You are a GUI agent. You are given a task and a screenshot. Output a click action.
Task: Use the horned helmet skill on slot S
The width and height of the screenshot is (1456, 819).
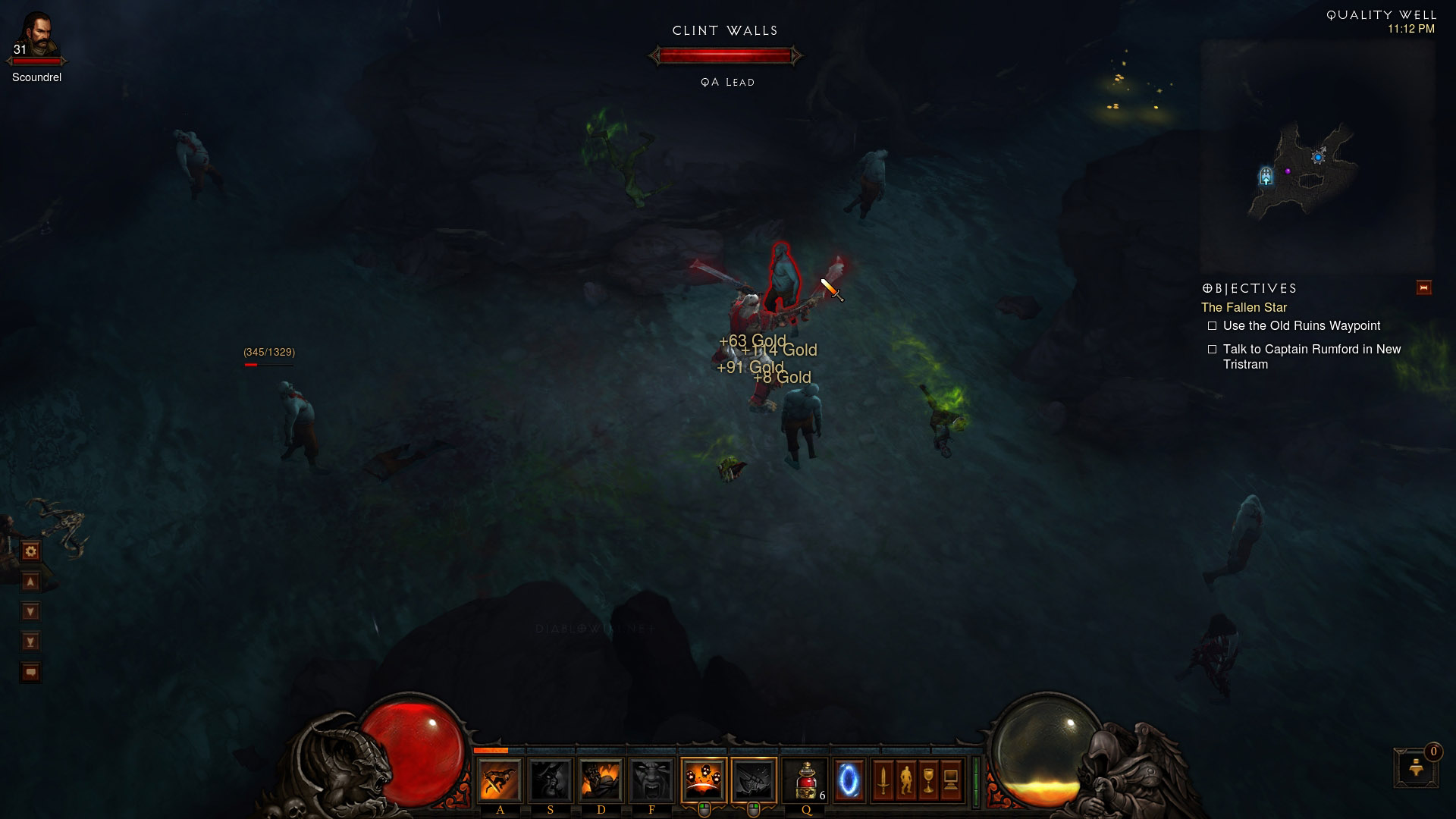click(550, 780)
